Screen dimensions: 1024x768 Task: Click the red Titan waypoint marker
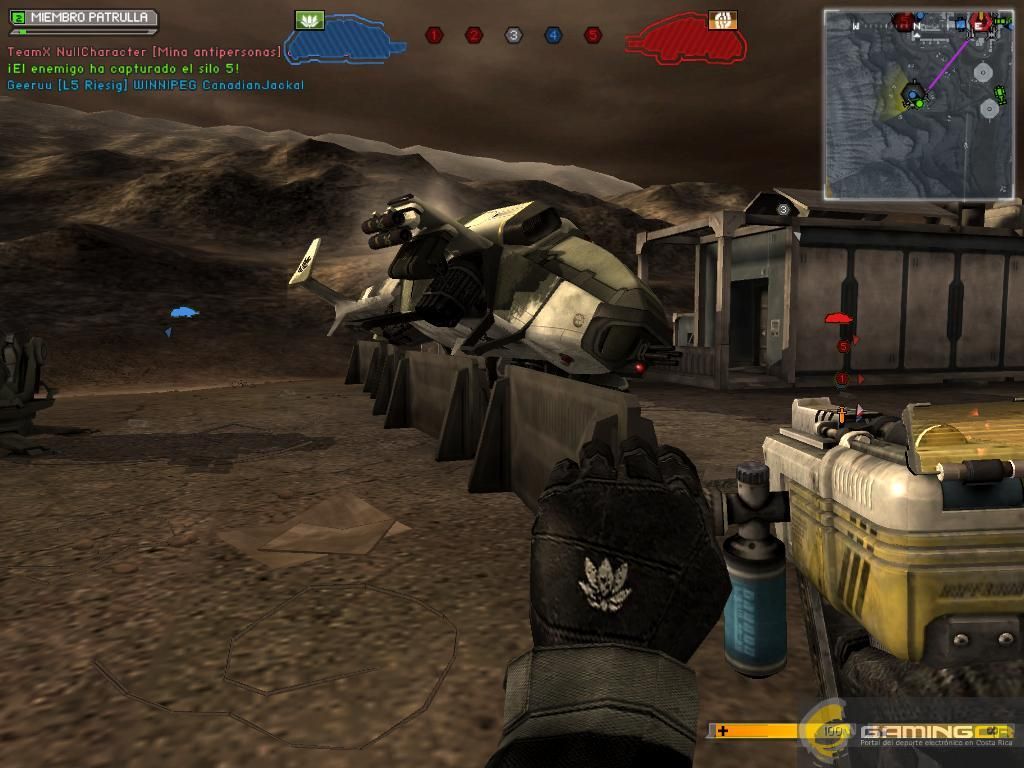[838, 319]
